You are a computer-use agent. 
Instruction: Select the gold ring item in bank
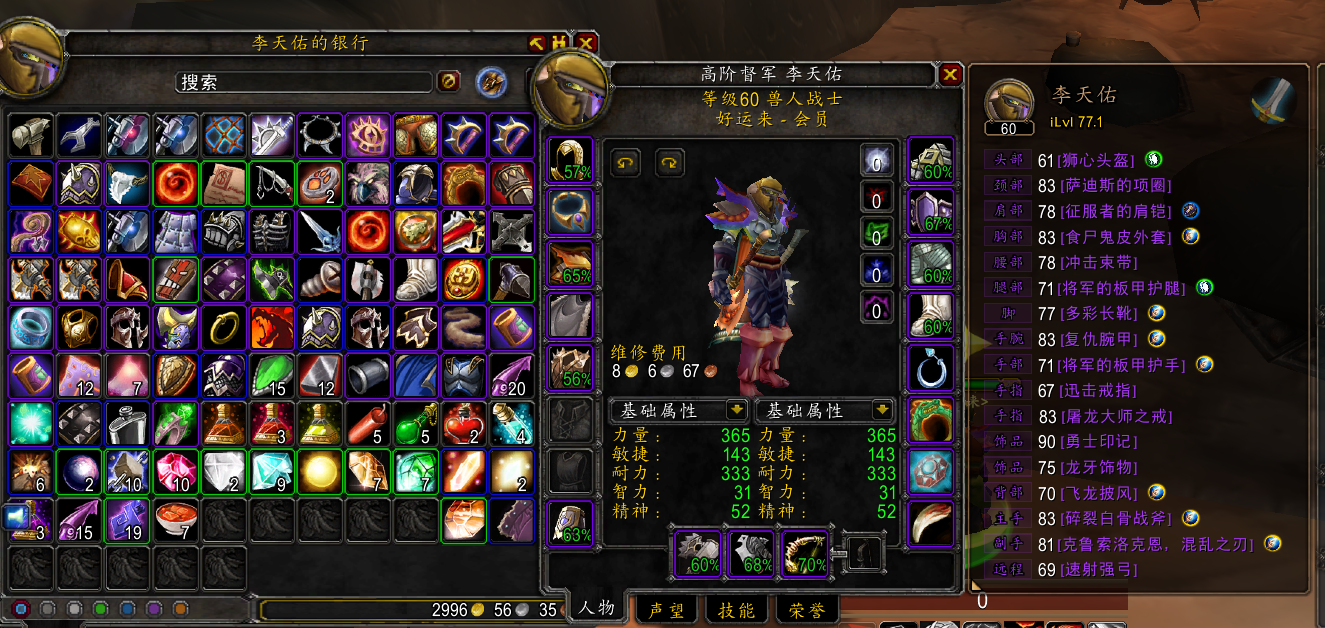tap(222, 327)
